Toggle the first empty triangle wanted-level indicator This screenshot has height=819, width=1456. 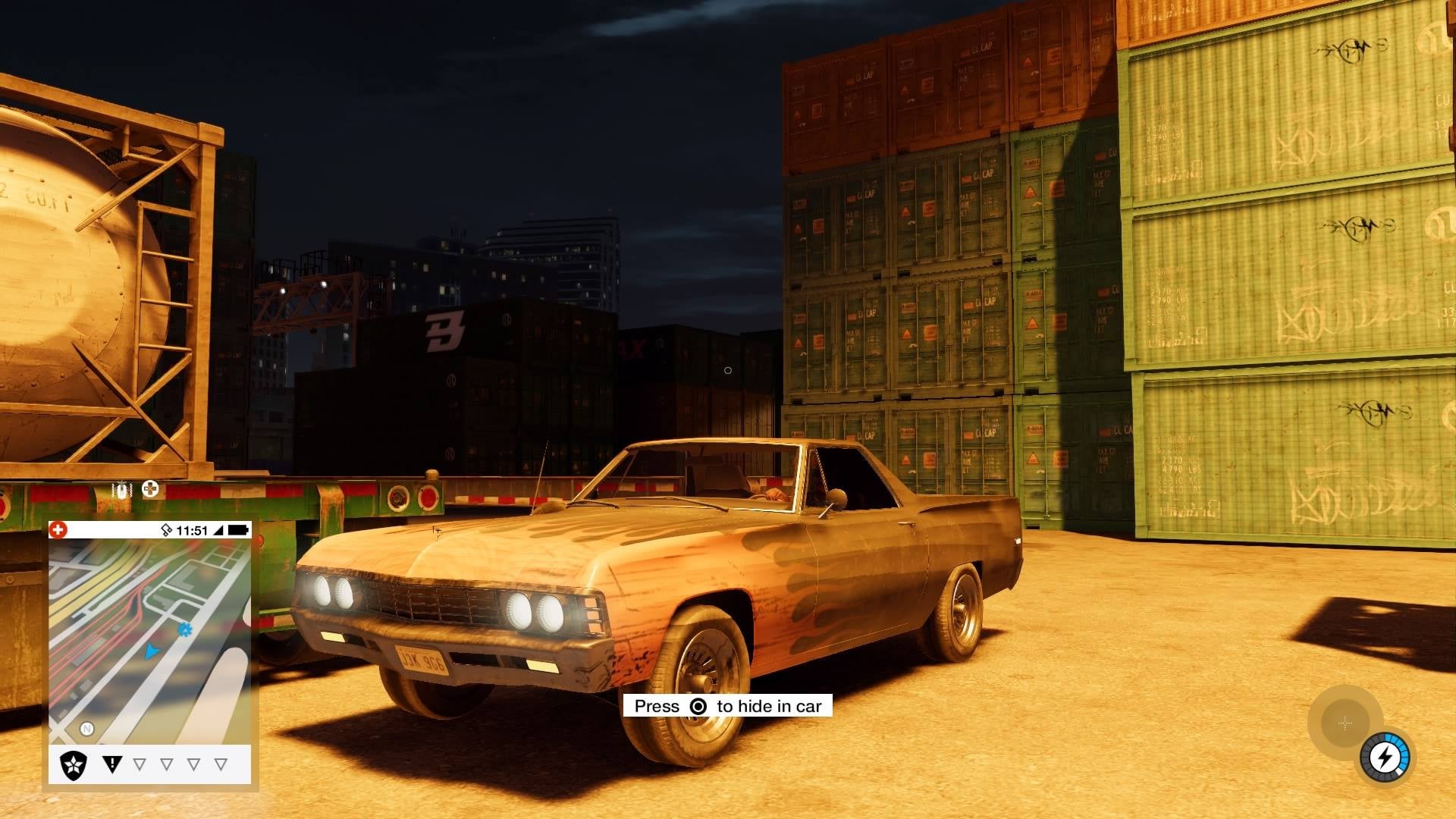point(139,763)
